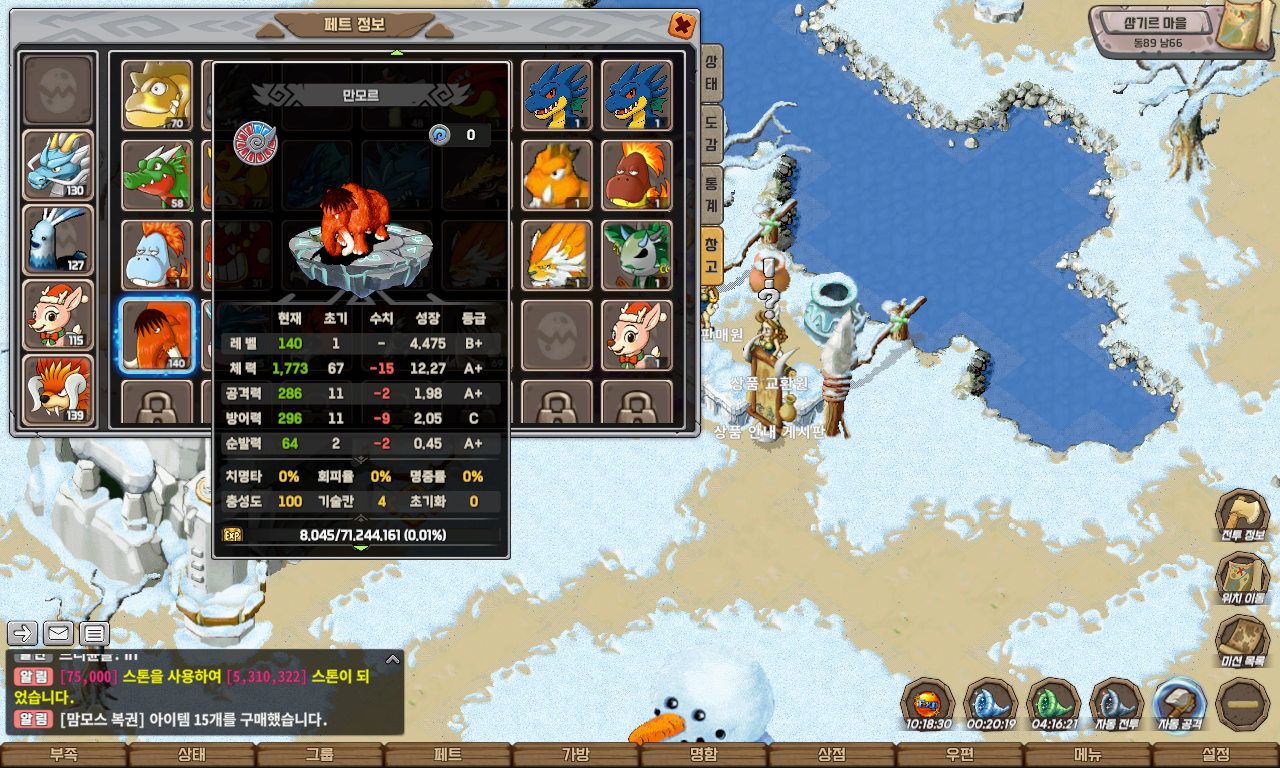Open the 상태 menu in the bottom bar
Screen dimensions: 1280x768
click(x=191, y=755)
